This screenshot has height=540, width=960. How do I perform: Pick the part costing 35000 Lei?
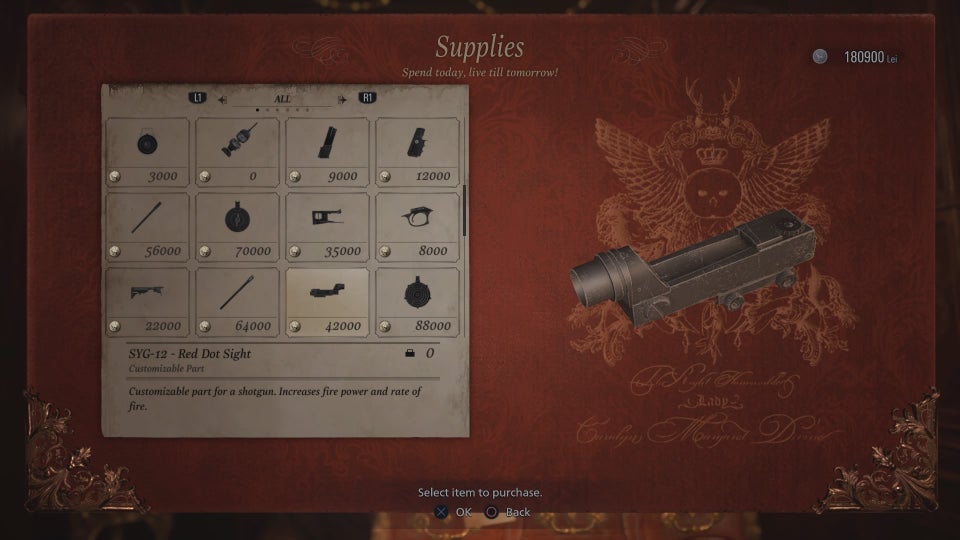(x=327, y=226)
